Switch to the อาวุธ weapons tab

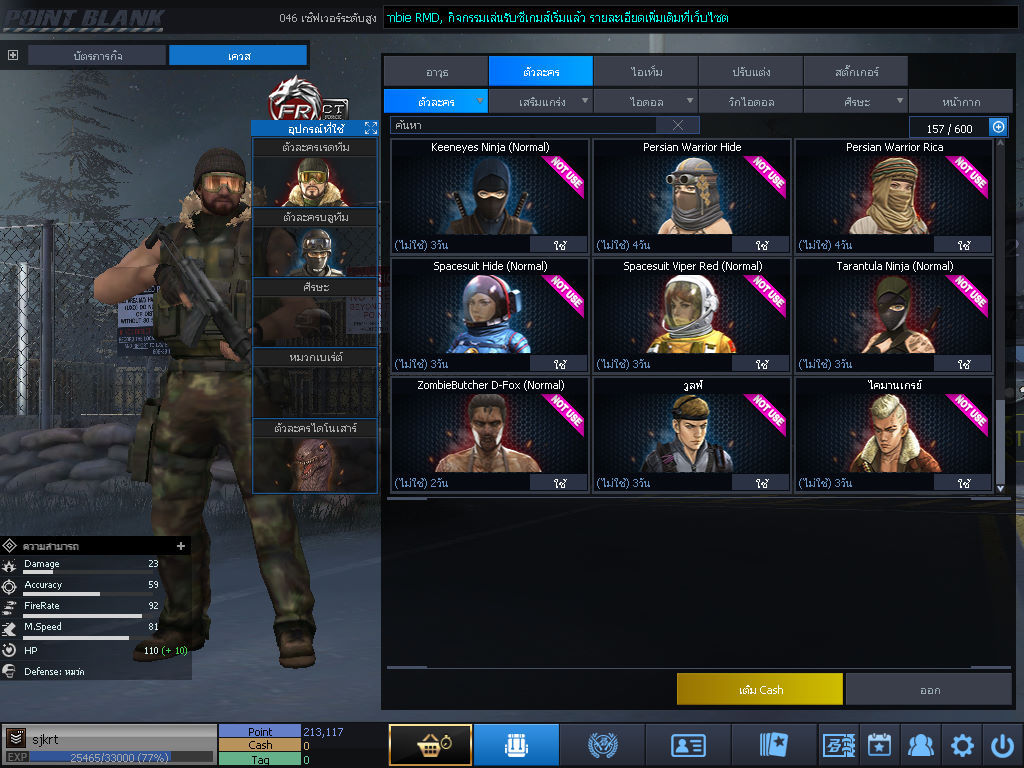(x=435, y=72)
